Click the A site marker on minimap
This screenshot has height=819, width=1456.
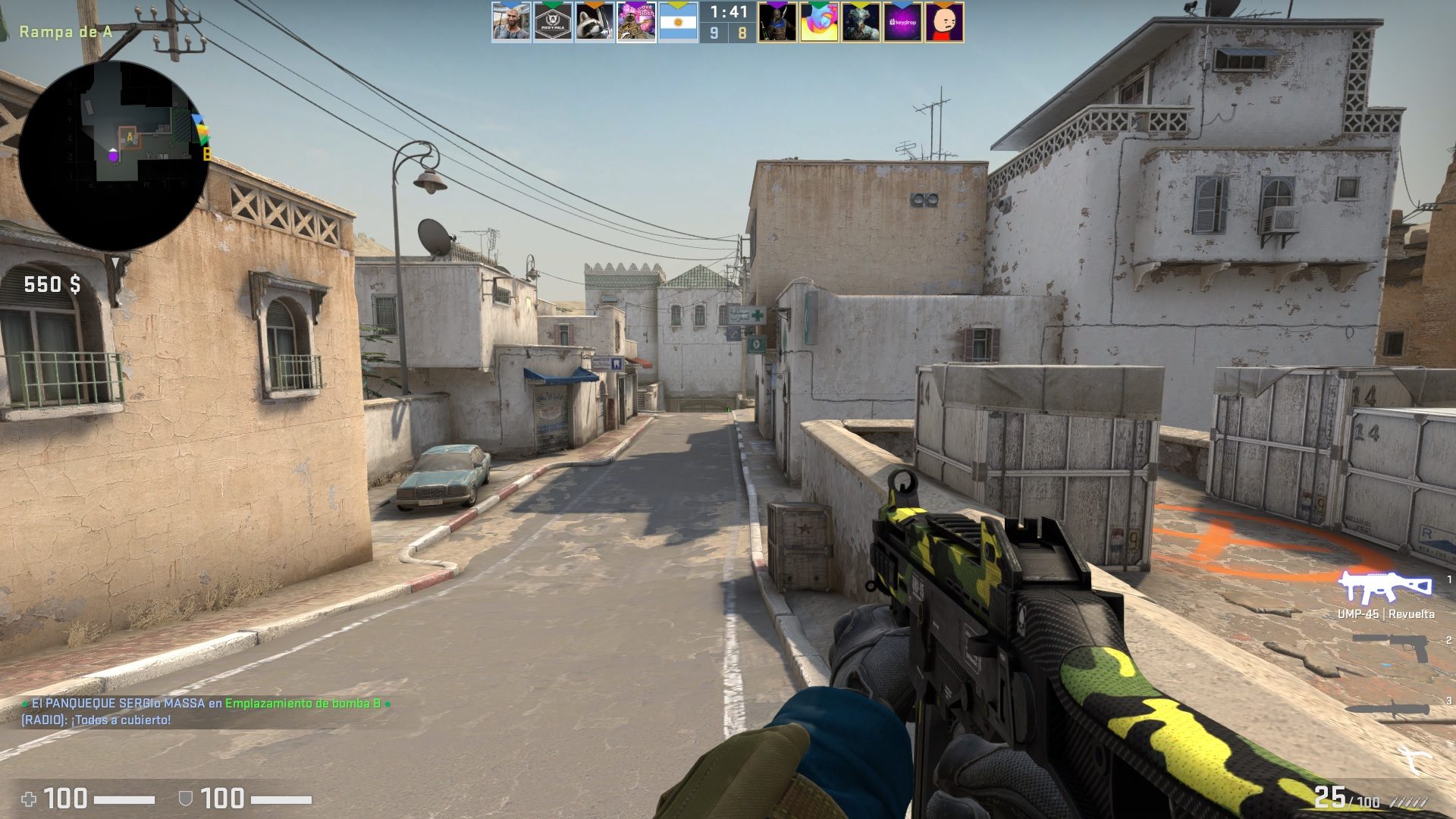(x=130, y=136)
